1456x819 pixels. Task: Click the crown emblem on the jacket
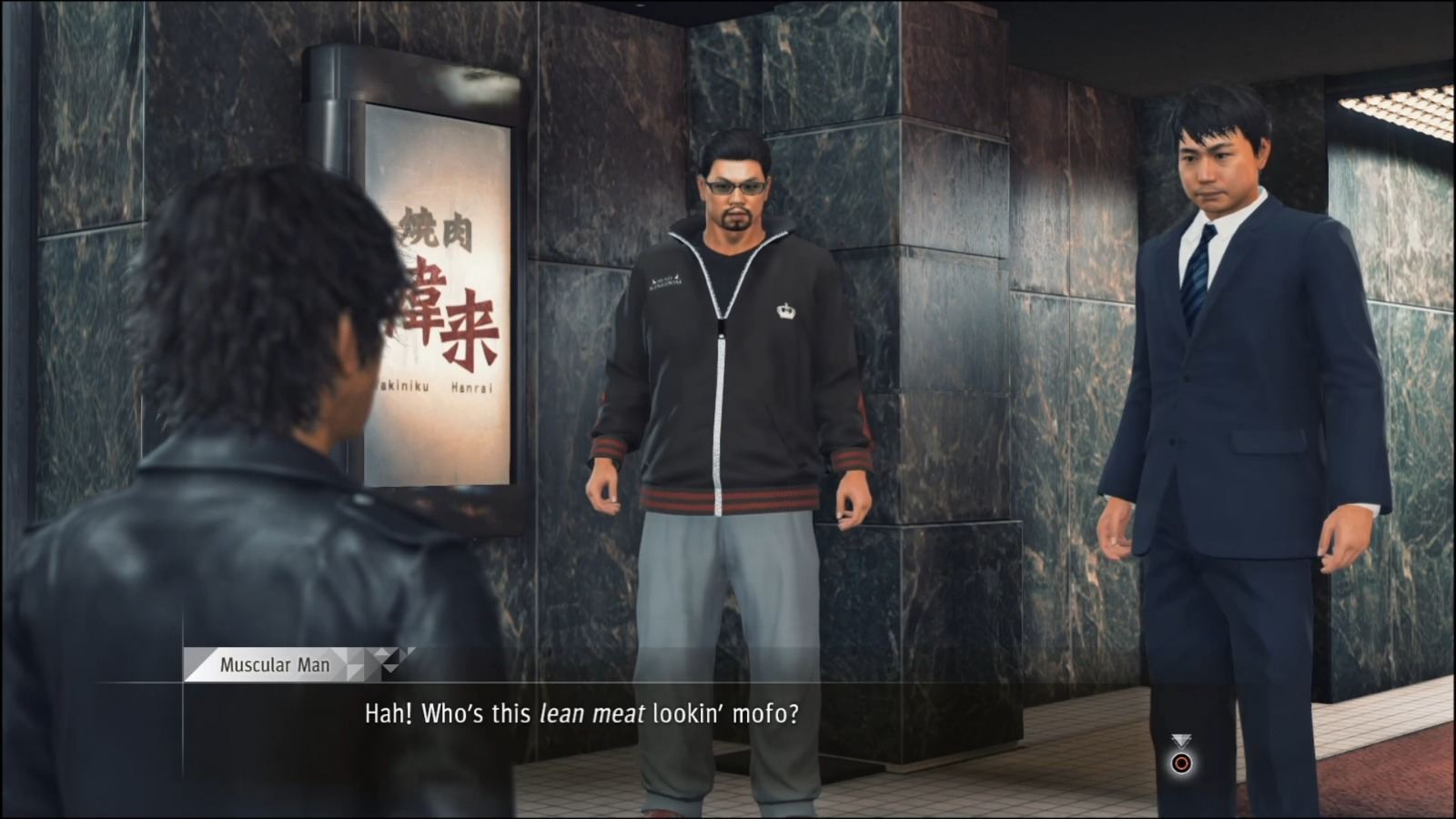(x=786, y=309)
